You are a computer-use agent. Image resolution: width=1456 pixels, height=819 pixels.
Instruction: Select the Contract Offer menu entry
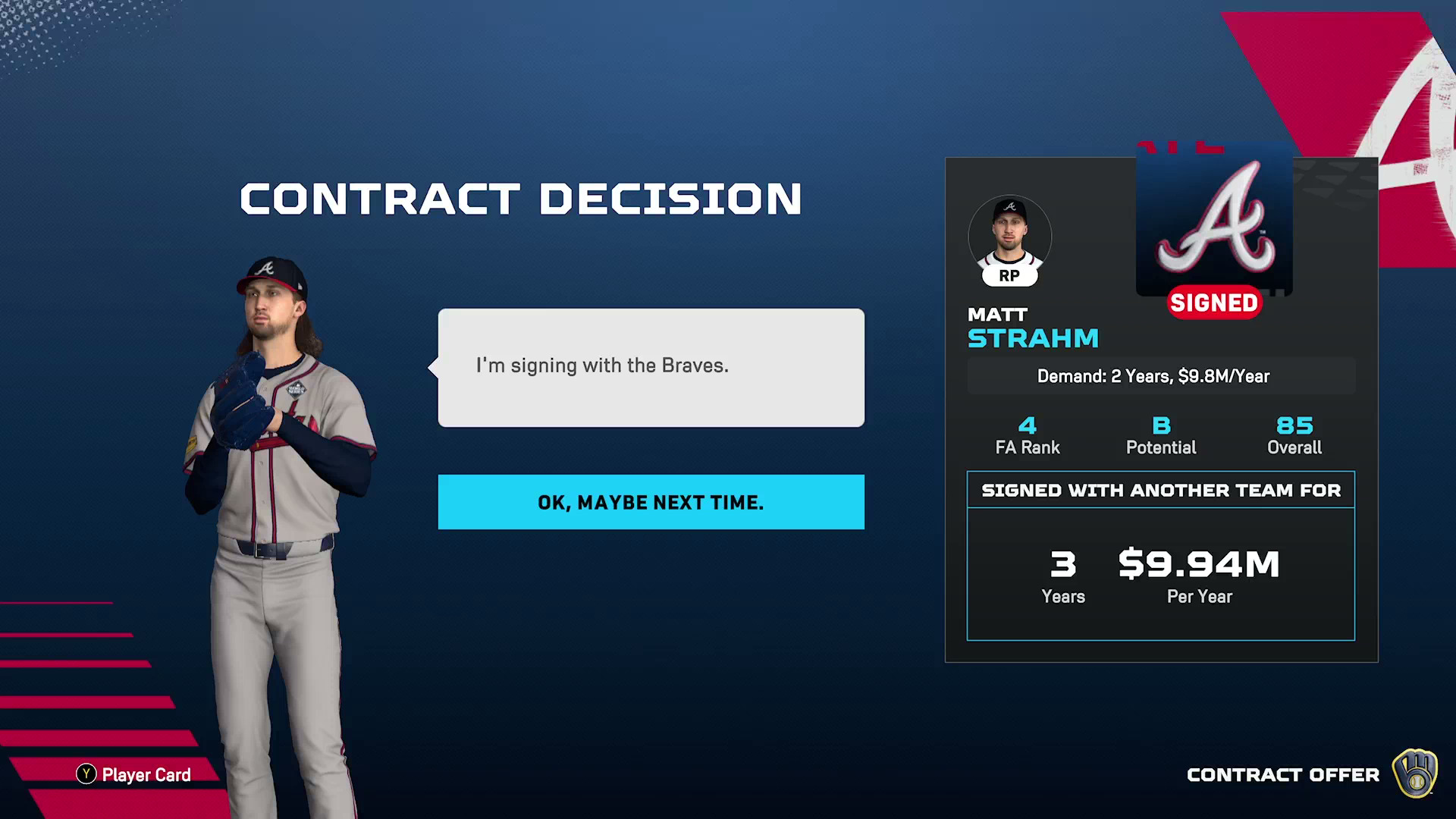point(1283,774)
